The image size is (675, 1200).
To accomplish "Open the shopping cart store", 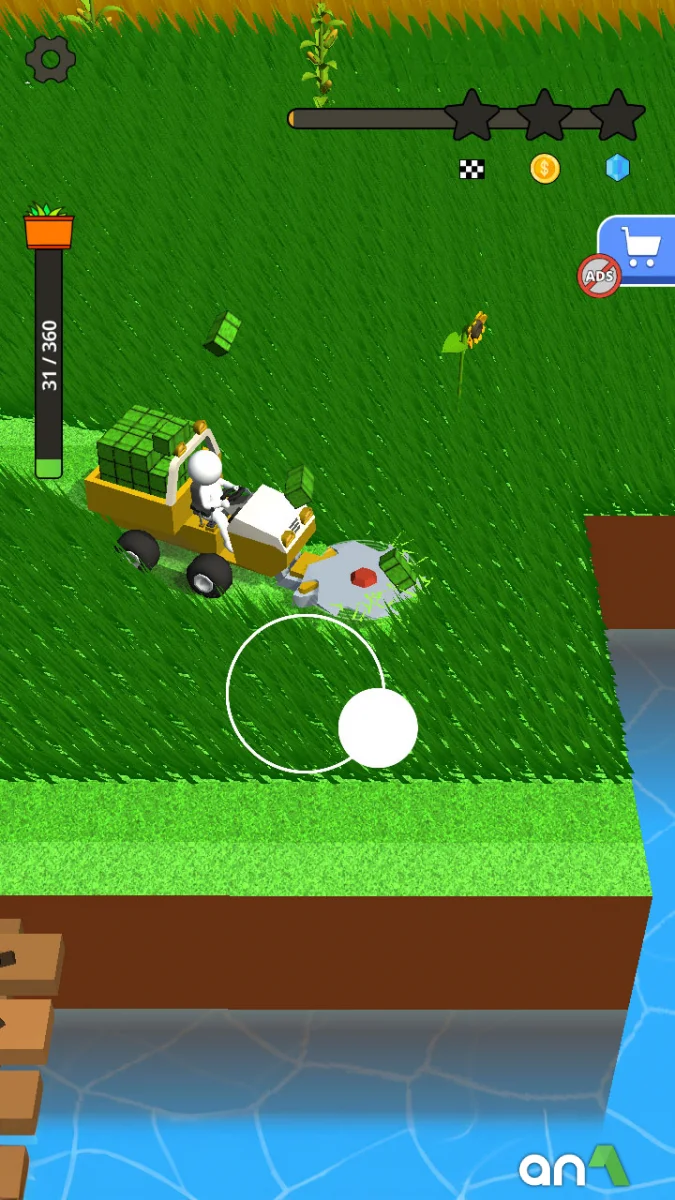I will (x=642, y=246).
